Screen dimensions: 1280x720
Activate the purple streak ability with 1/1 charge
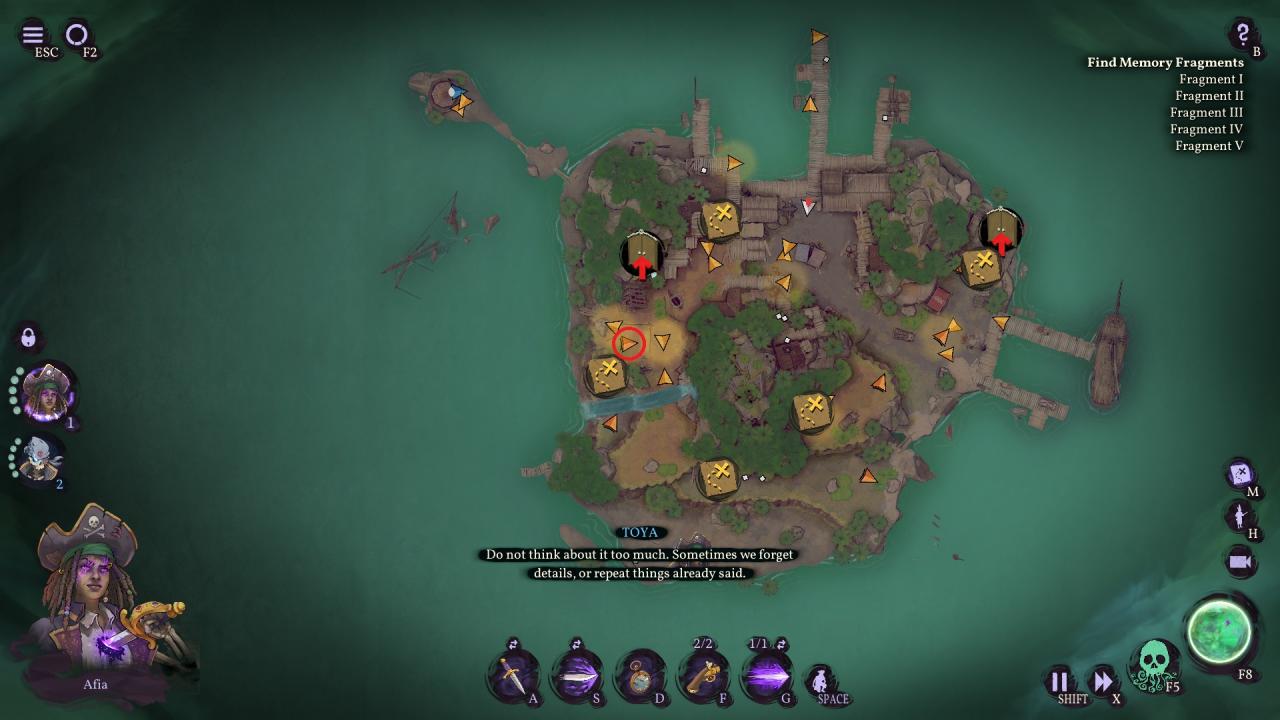765,677
